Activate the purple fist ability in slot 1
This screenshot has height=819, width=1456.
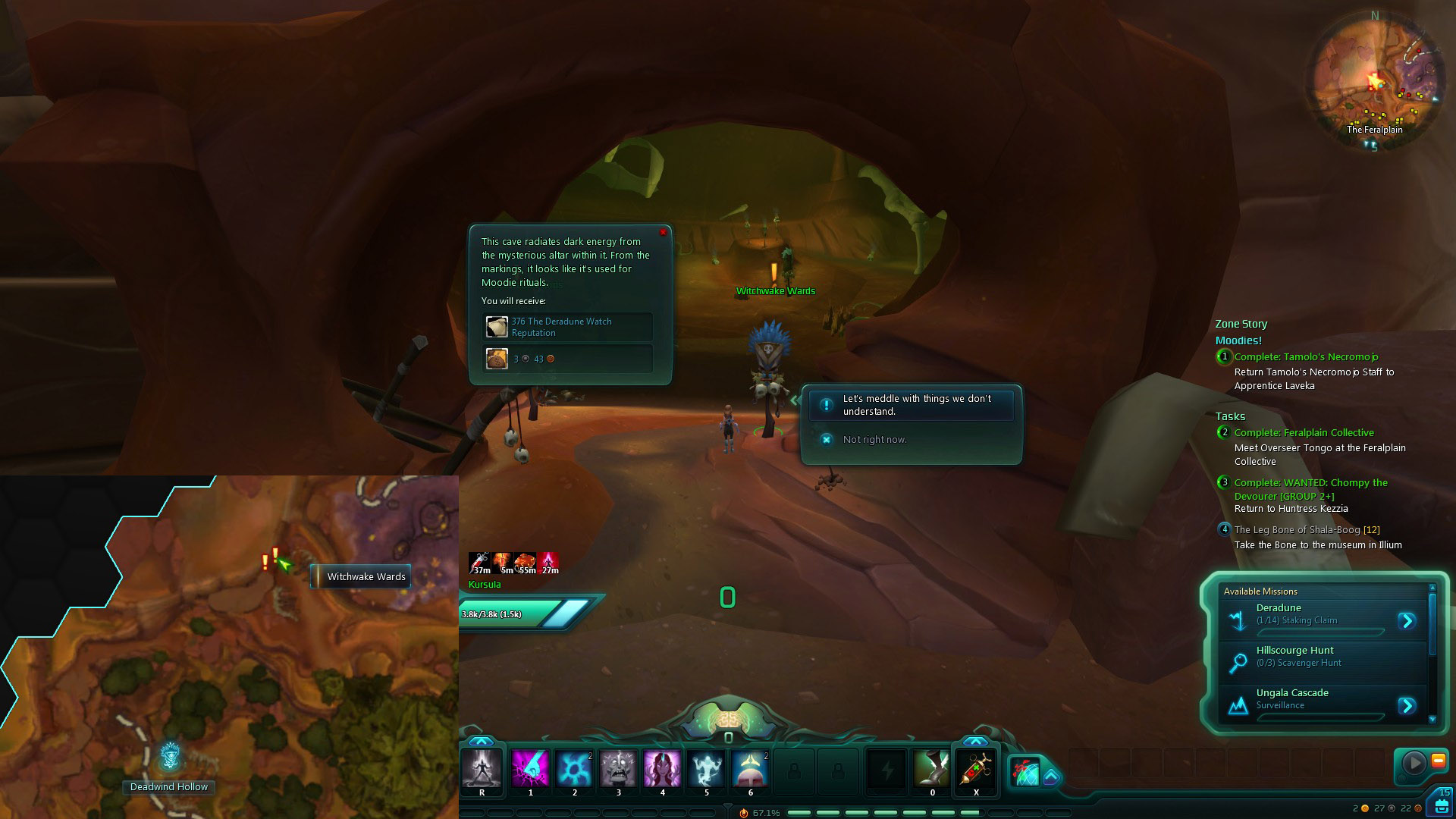pos(530,769)
